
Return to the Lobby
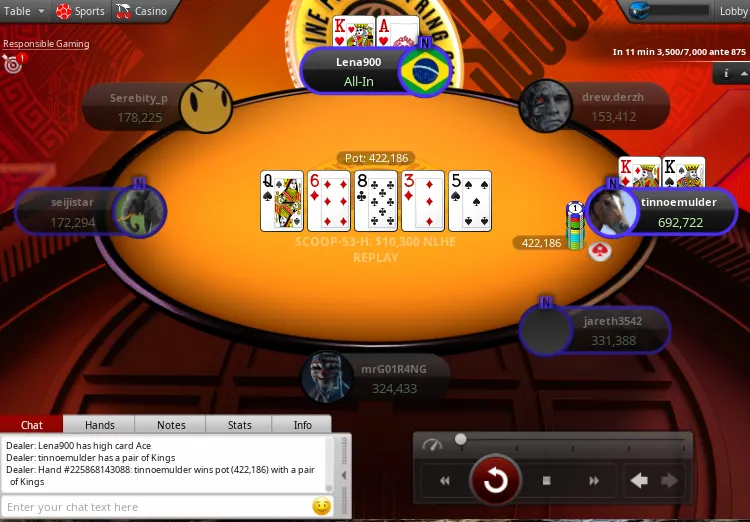pyautogui.click(x=733, y=11)
